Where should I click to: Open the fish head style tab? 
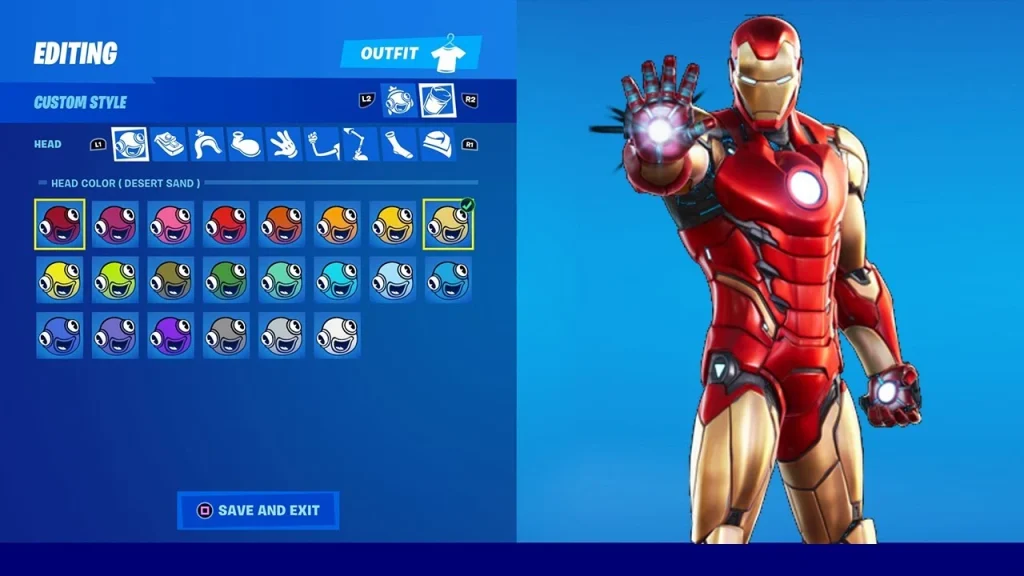(x=399, y=100)
